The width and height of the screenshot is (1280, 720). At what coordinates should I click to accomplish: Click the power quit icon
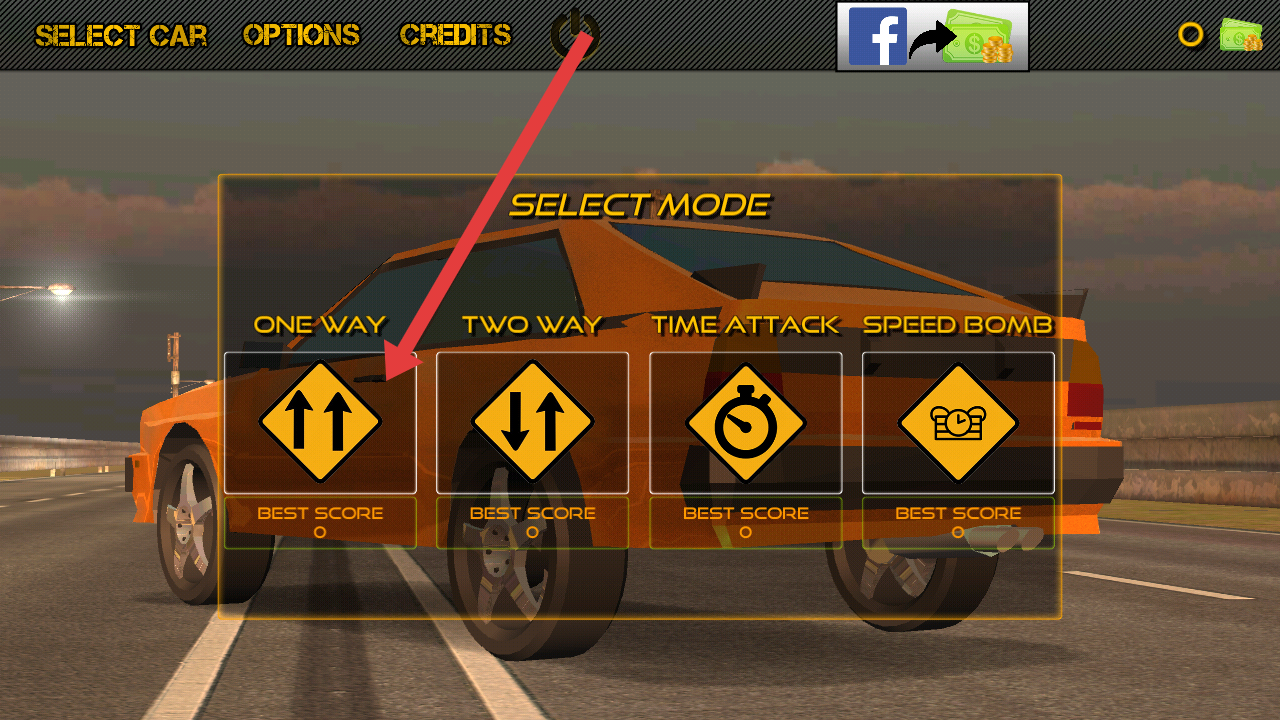pyautogui.click(x=573, y=34)
